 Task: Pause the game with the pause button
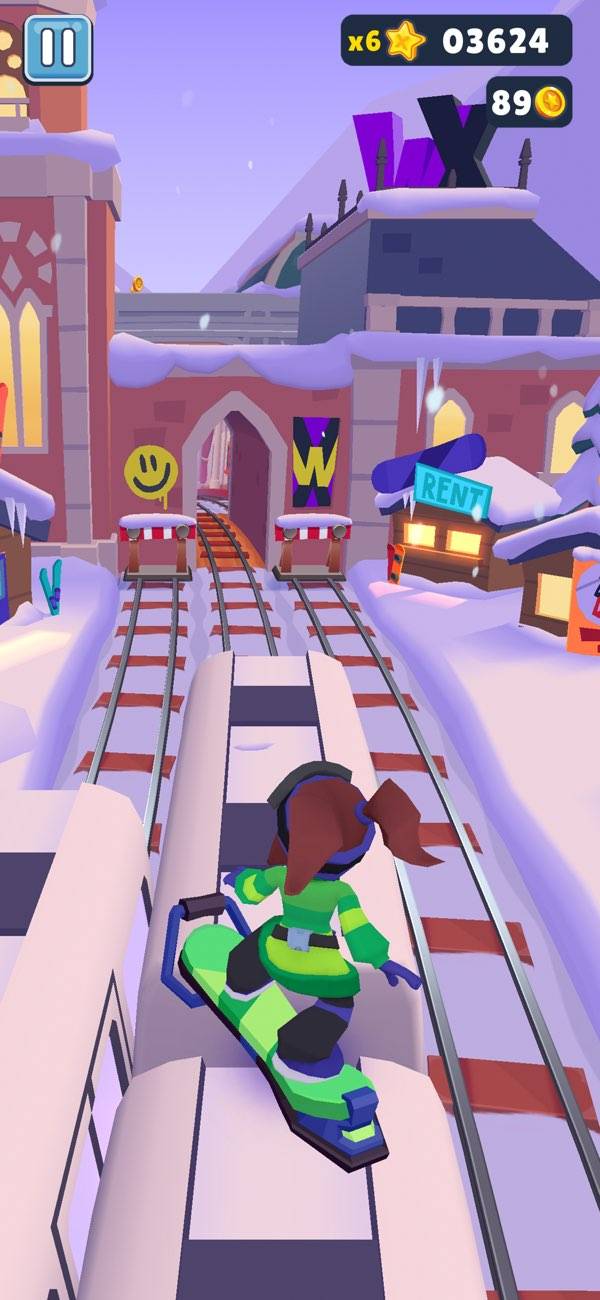(57, 48)
